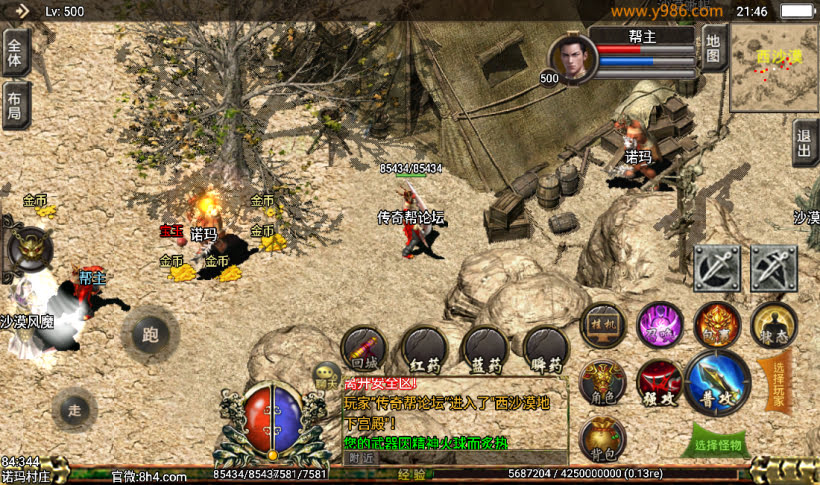Click the 西沙漠 minimap
The image size is (820, 485).
click(x=773, y=67)
